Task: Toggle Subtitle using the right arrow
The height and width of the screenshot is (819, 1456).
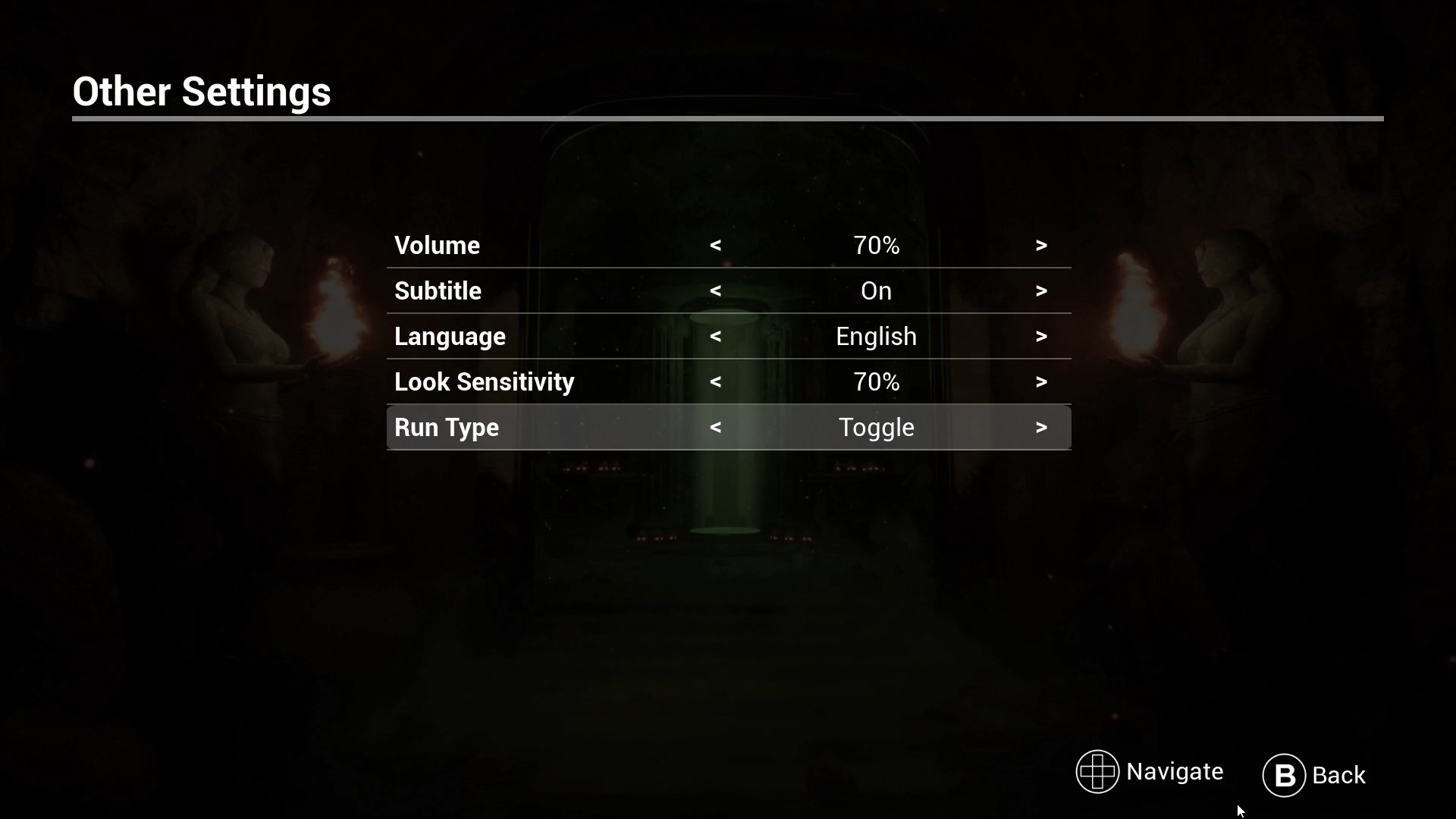Action: (x=1041, y=290)
